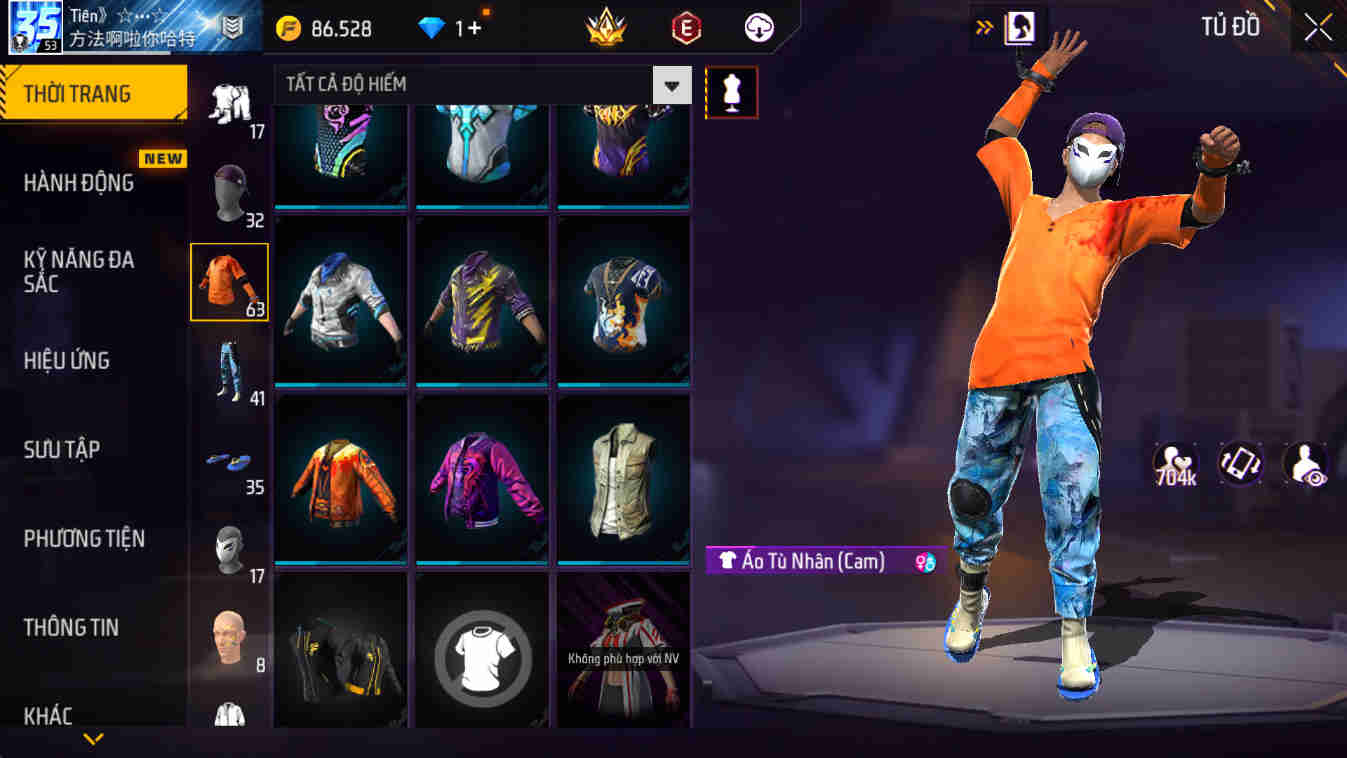Select the shoes category icon showing 35 items
Screen dimensions: 1347x758
[x=228, y=460]
